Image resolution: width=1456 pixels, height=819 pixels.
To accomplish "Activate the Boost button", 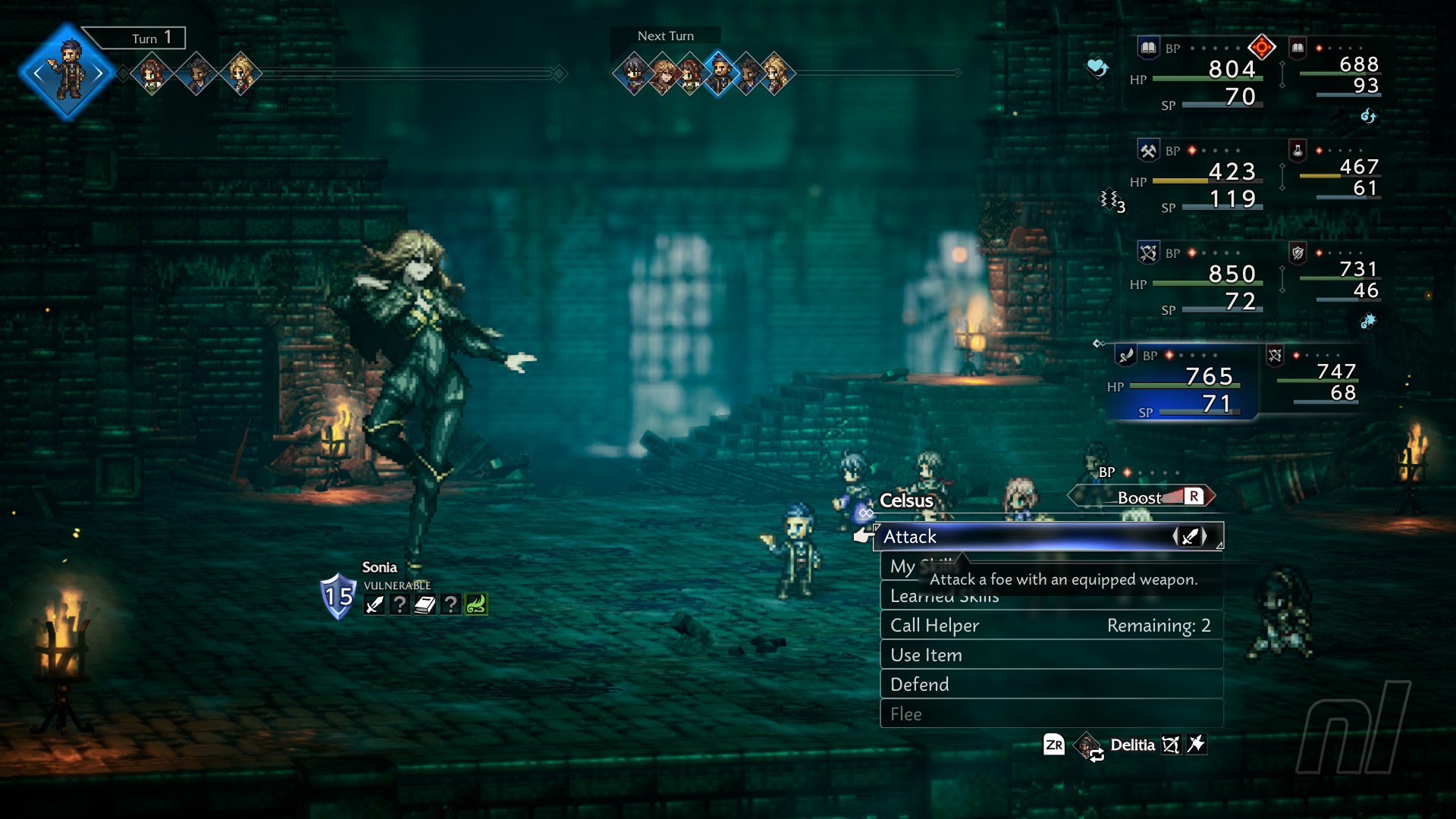I will pyautogui.click(x=1142, y=497).
